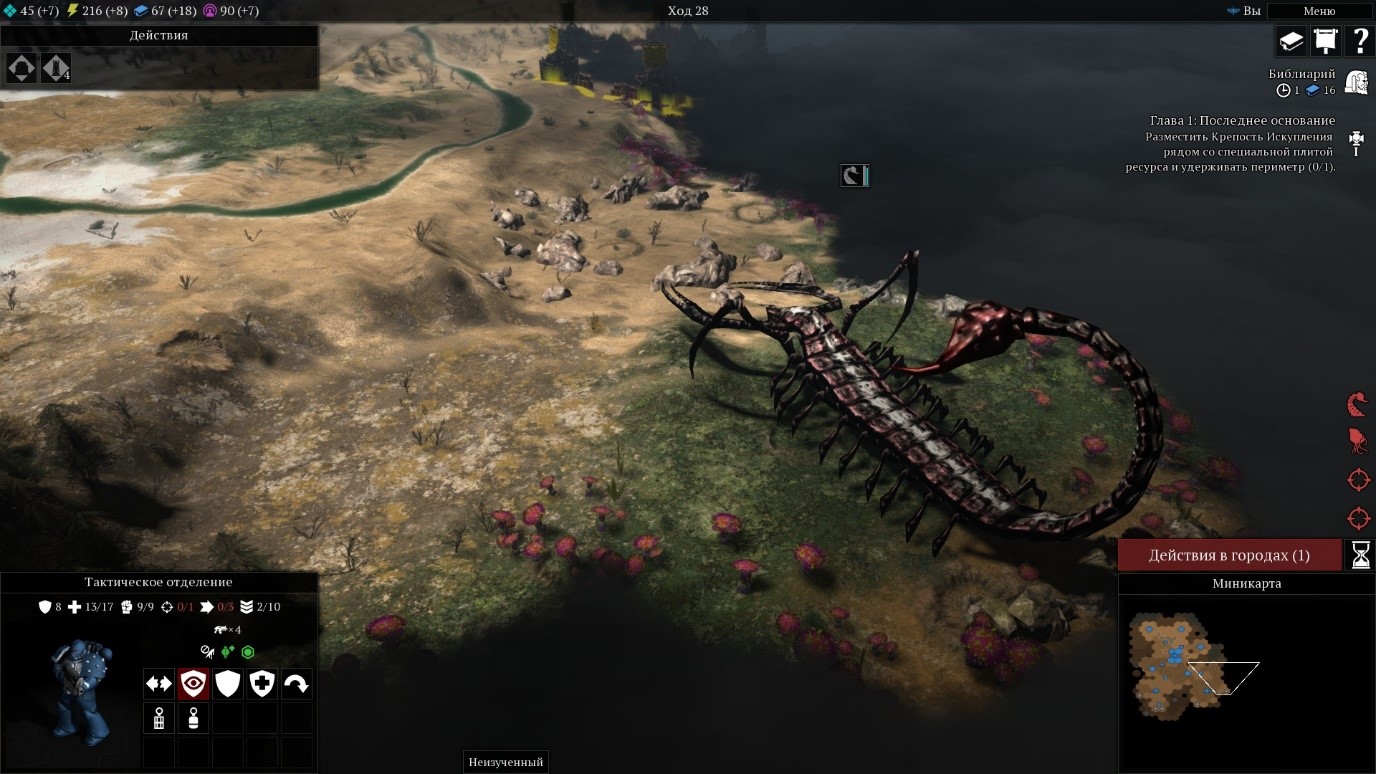1376x774 pixels.
Task: Select the red squid creature notification icon
Action: (1357, 441)
